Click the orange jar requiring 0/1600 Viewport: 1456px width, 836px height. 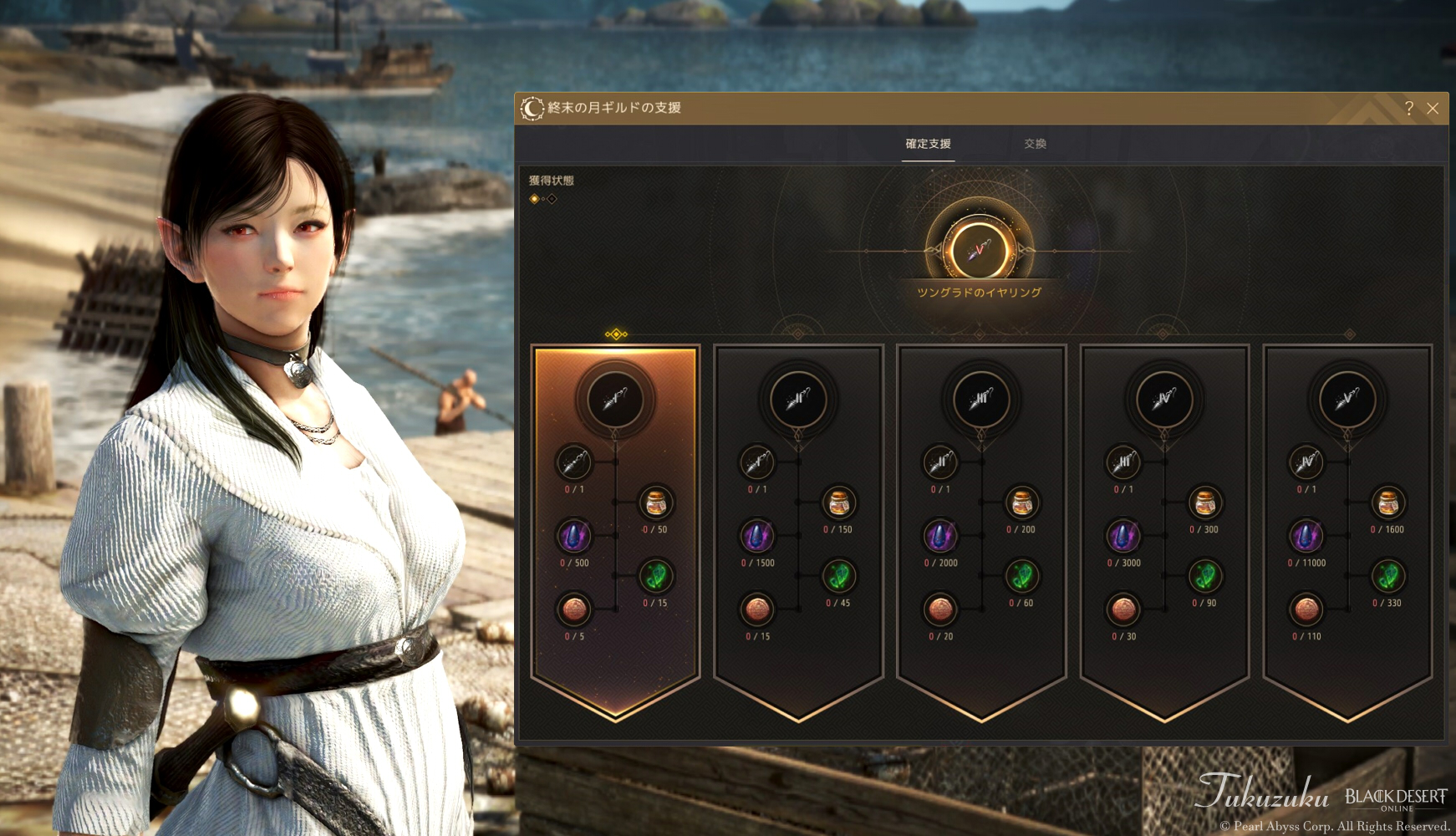click(1388, 503)
